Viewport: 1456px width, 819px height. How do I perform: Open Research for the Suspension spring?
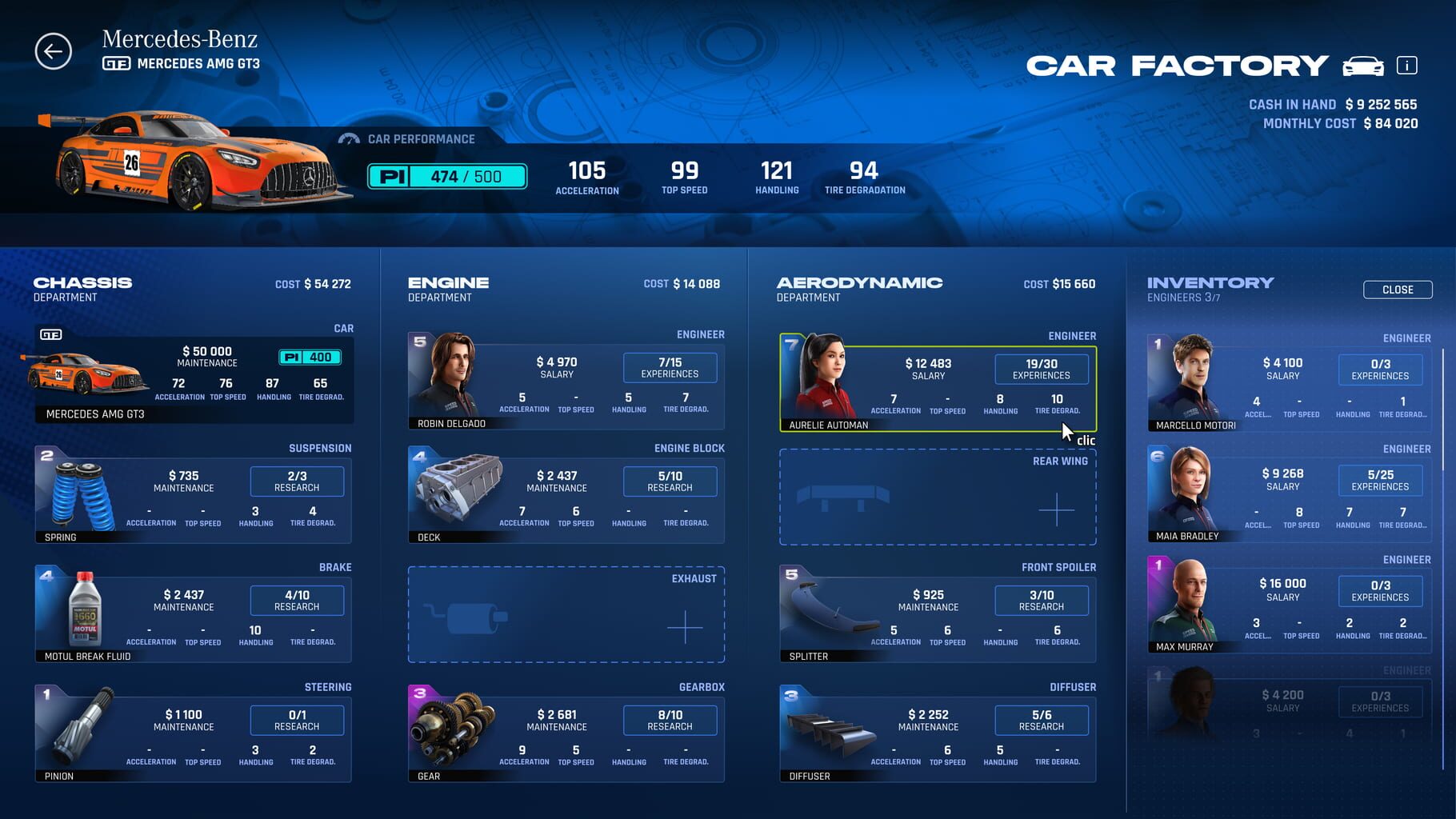pos(297,481)
